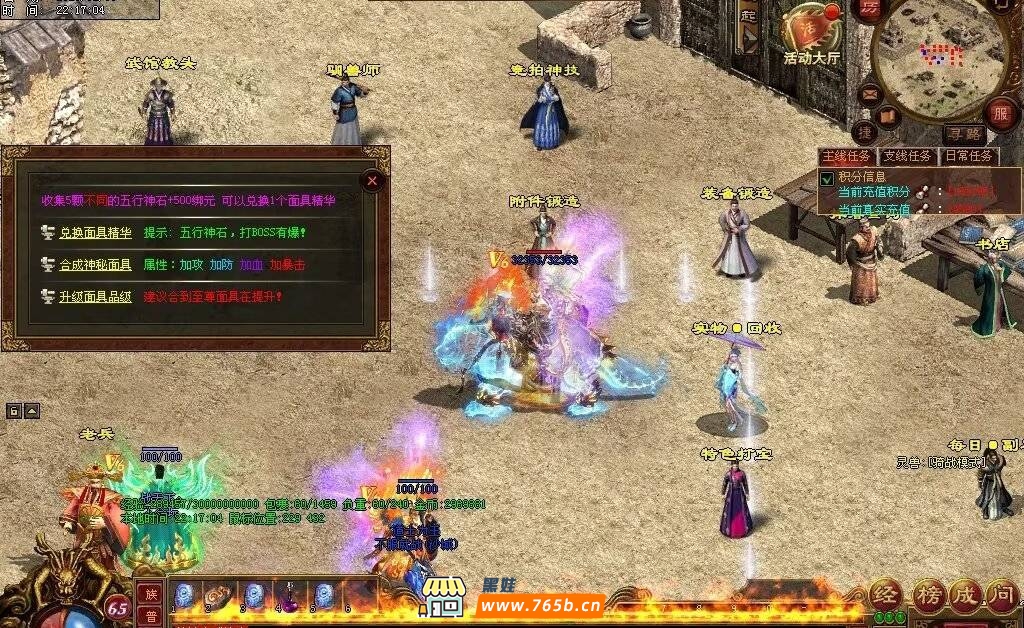Open the 成 achievement button

pos(965,595)
